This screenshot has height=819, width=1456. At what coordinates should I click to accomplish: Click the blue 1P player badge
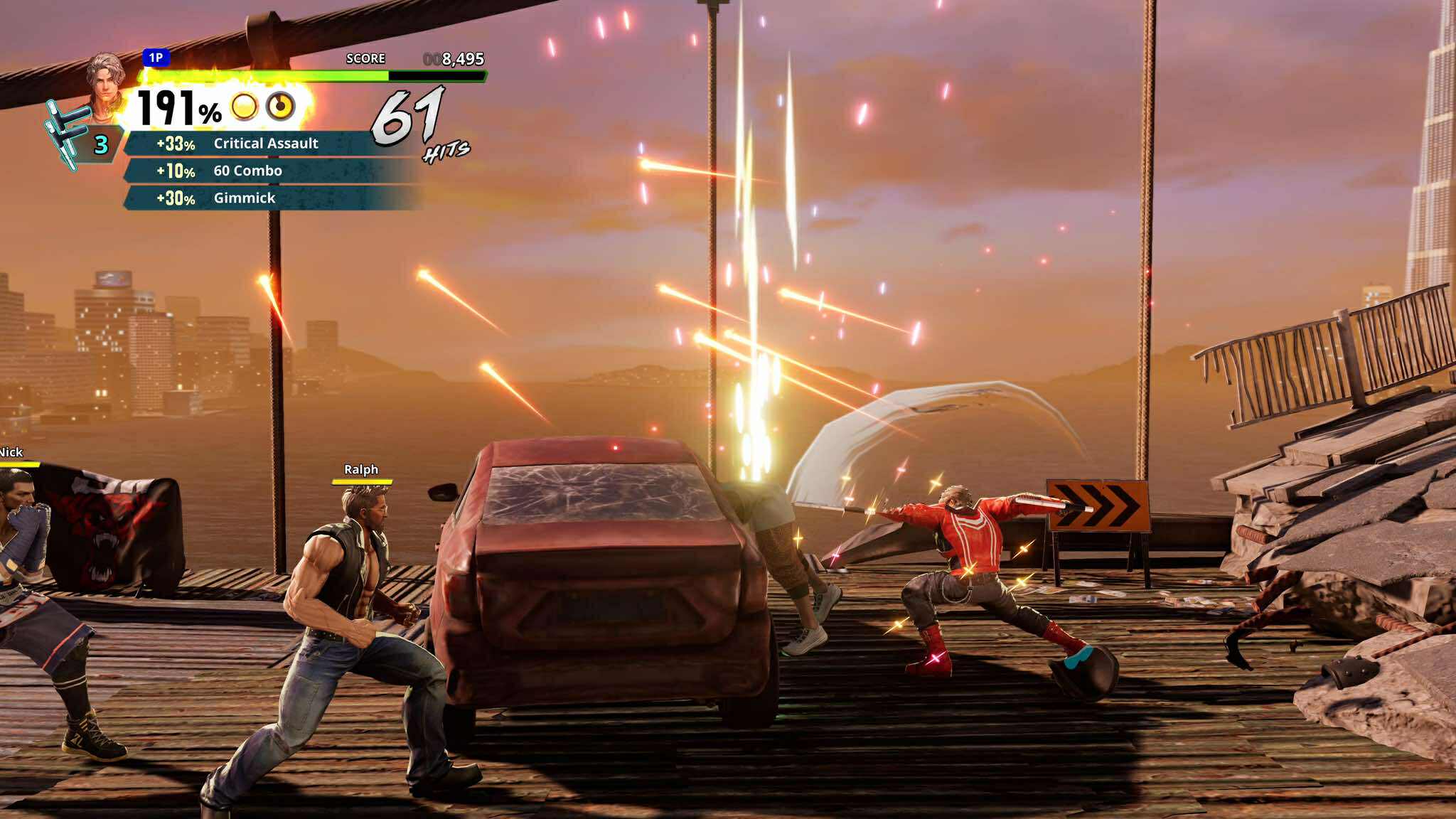pos(156,58)
